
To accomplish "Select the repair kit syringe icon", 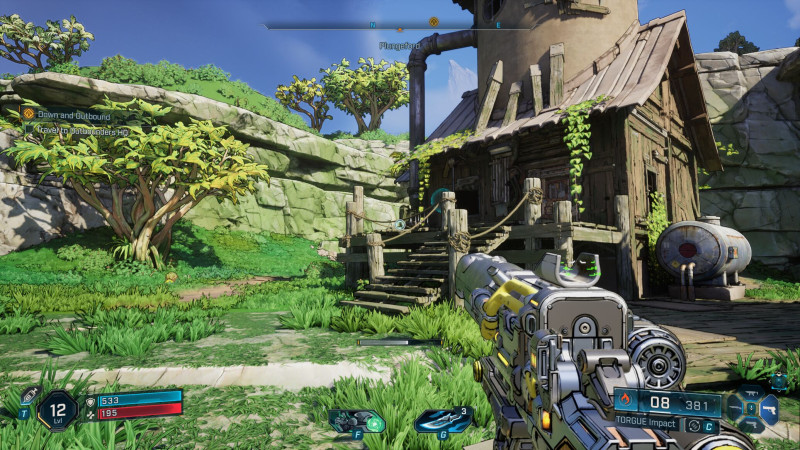I will tap(30, 395).
